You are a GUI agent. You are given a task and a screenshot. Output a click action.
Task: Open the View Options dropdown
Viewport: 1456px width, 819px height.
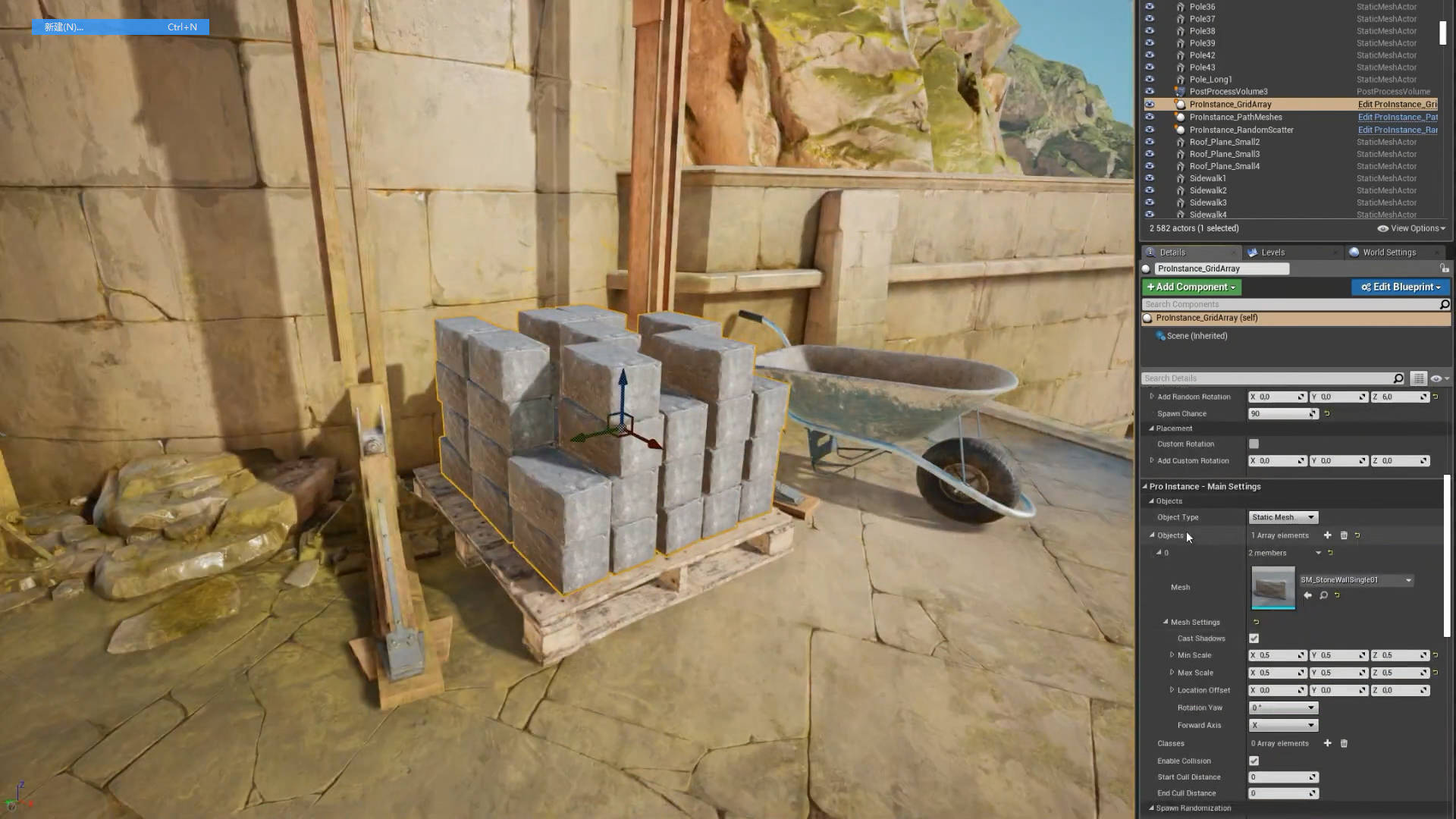pos(1411,228)
